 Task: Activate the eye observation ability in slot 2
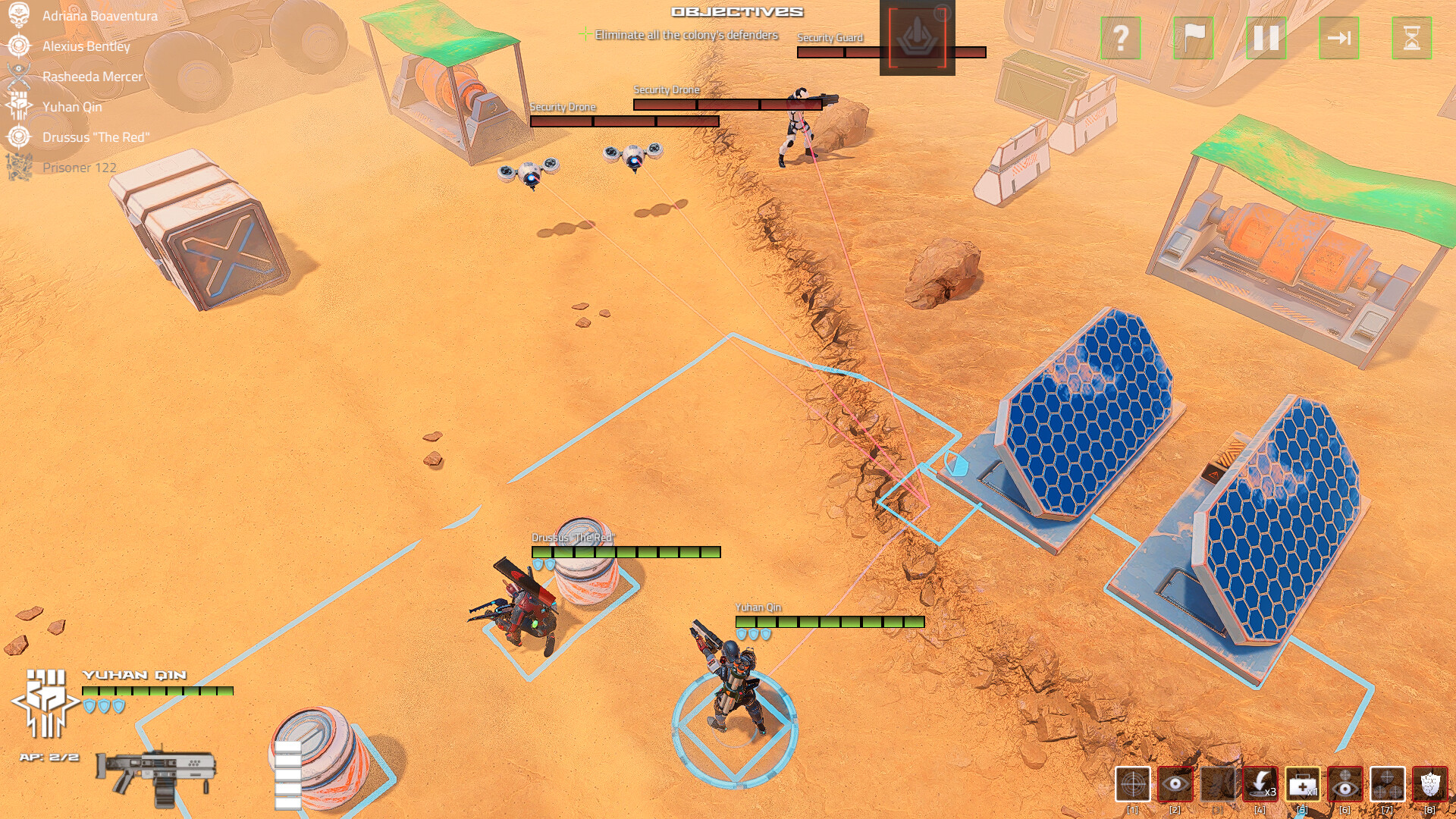[x=1175, y=784]
